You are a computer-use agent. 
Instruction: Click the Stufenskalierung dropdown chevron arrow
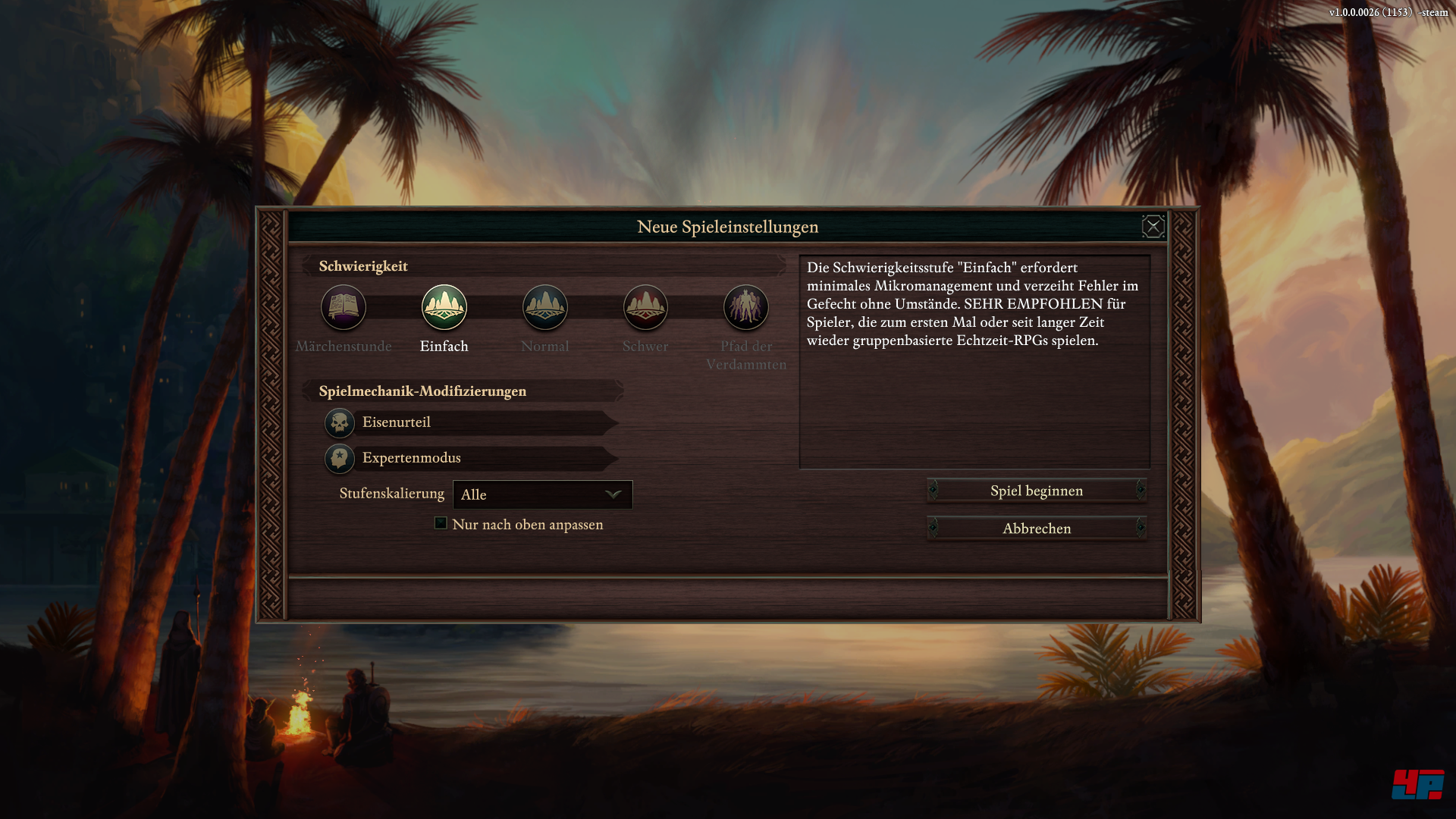tap(613, 494)
